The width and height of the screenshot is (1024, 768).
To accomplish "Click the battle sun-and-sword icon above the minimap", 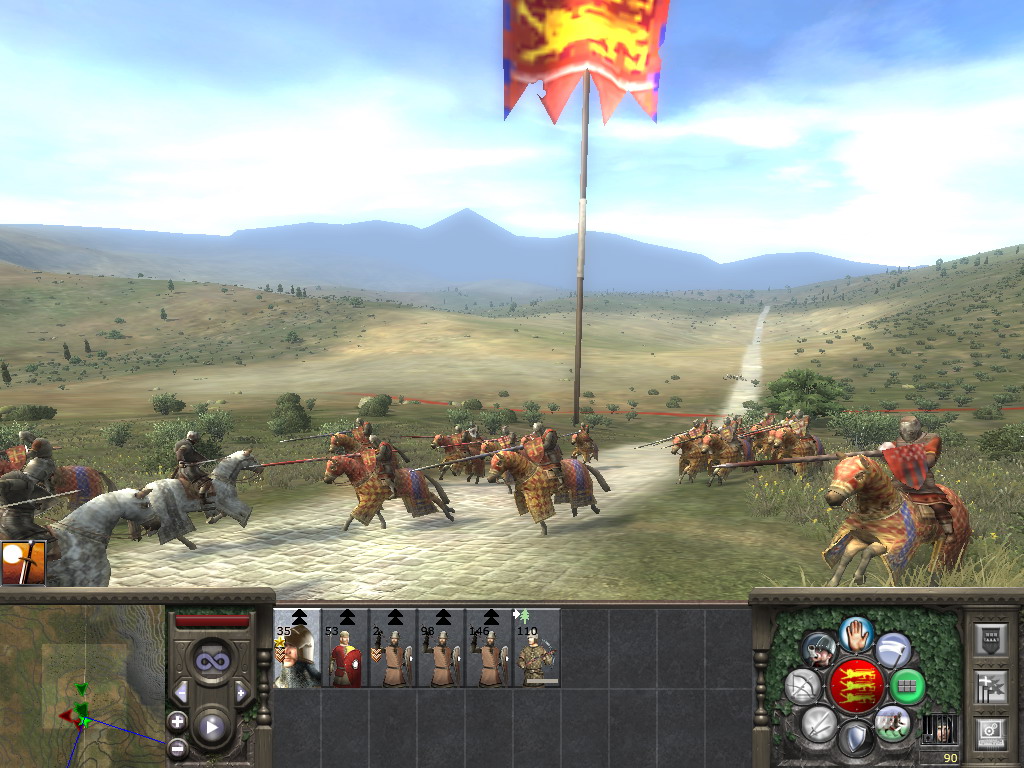I will click(x=22, y=563).
